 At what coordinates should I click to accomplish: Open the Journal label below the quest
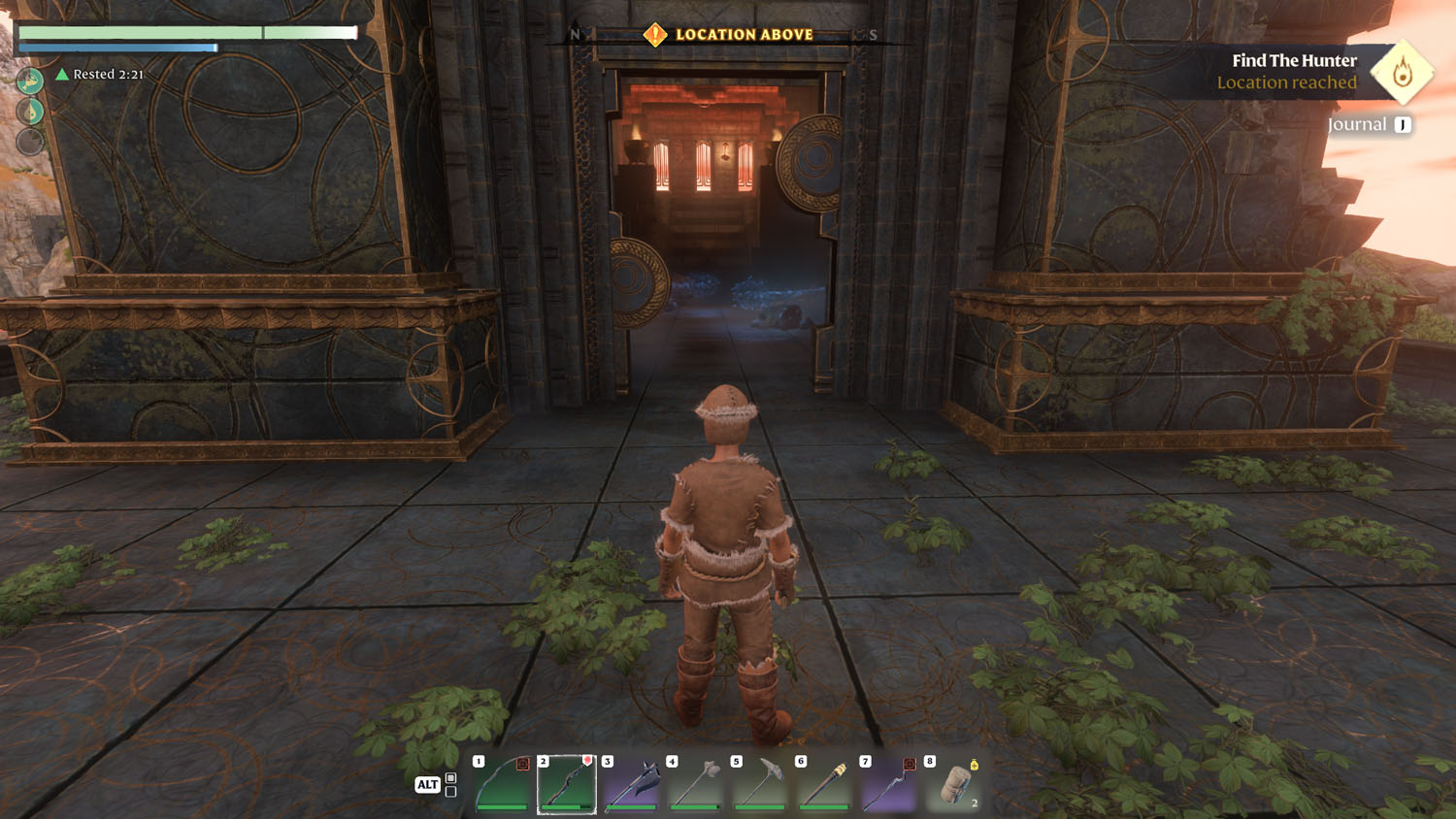[x=1357, y=124]
